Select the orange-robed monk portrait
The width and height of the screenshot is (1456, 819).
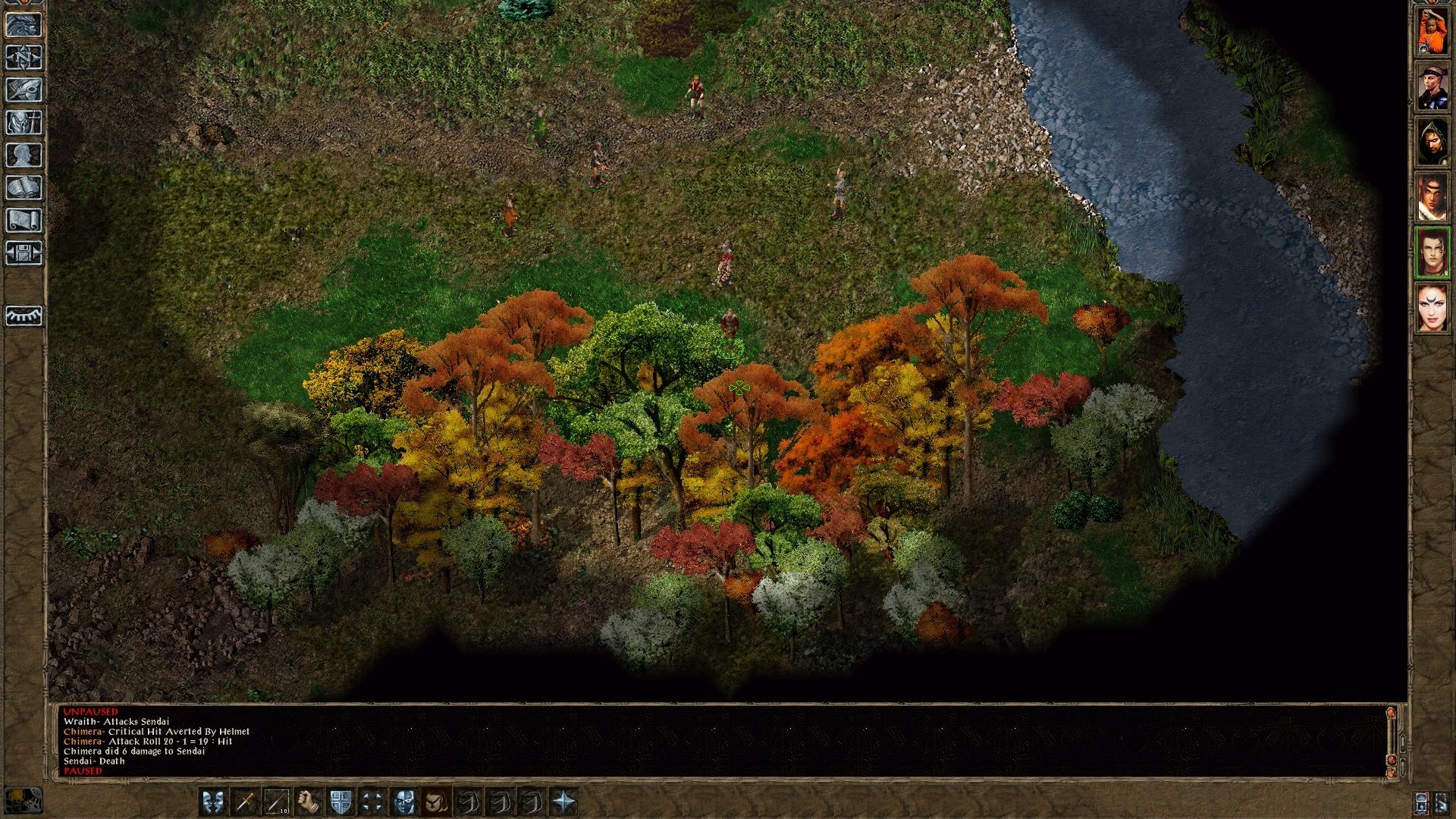pos(1432,30)
